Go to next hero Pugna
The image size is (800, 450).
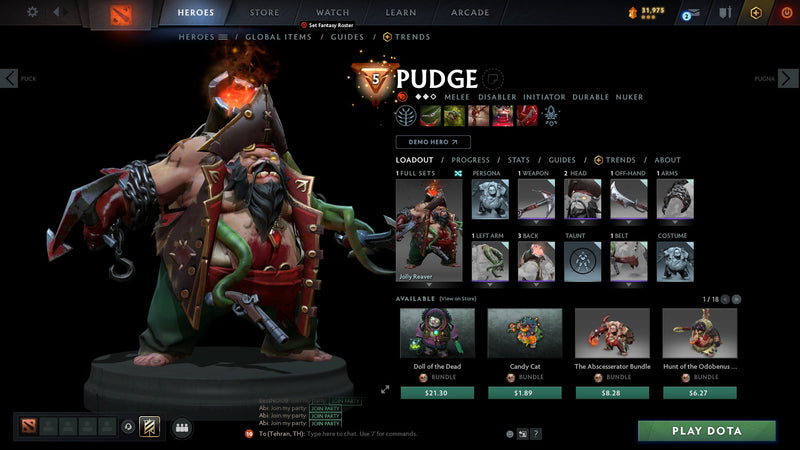(x=790, y=78)
